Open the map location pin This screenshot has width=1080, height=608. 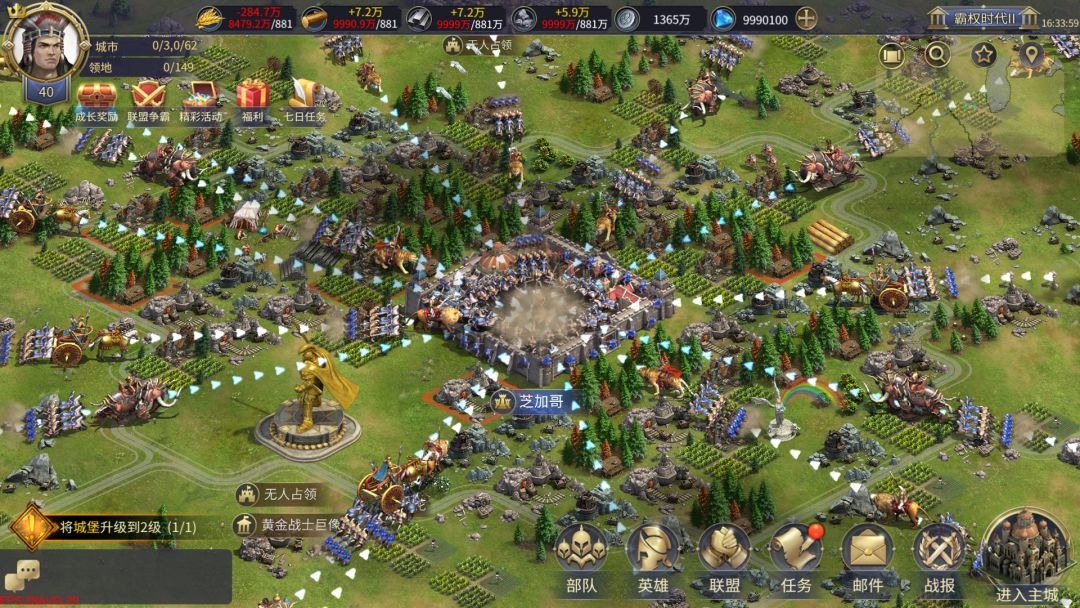1031,55
